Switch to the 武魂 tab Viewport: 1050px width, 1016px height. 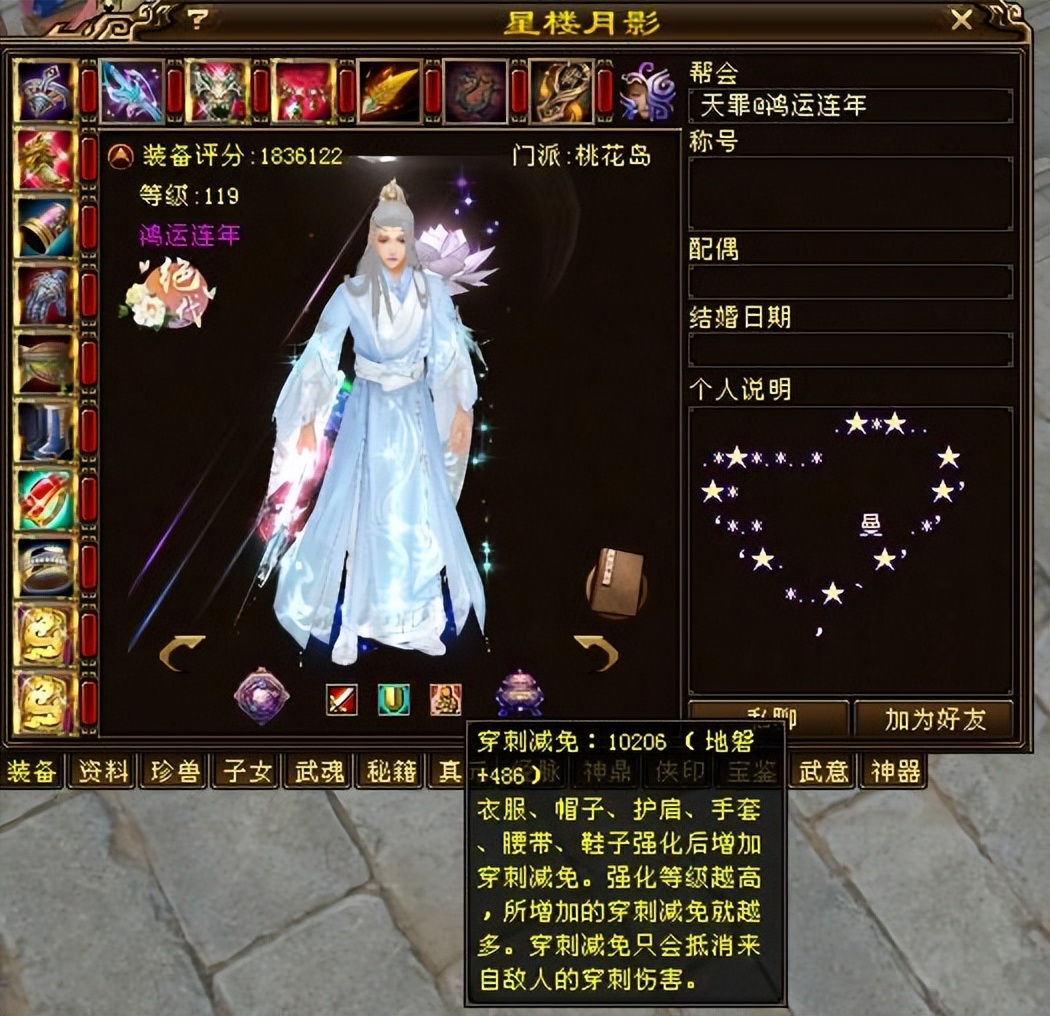coord(320,771)
